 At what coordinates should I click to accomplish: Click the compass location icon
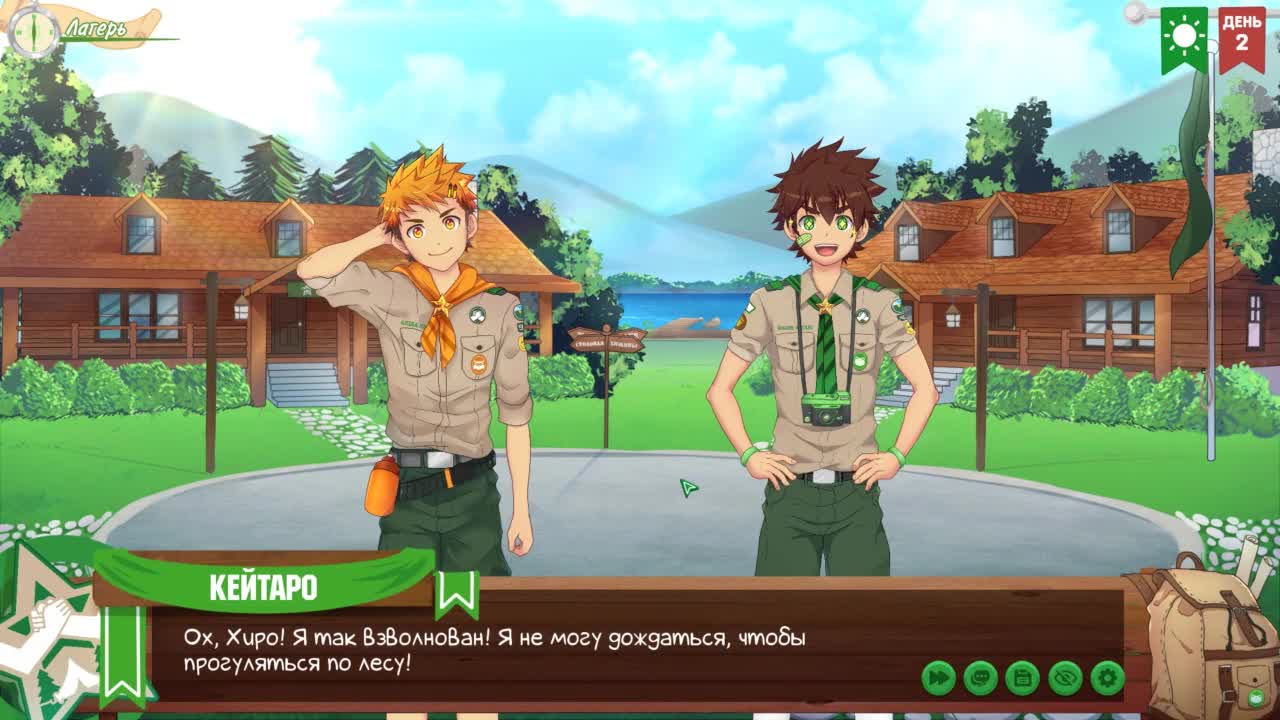tap(34, 32)
